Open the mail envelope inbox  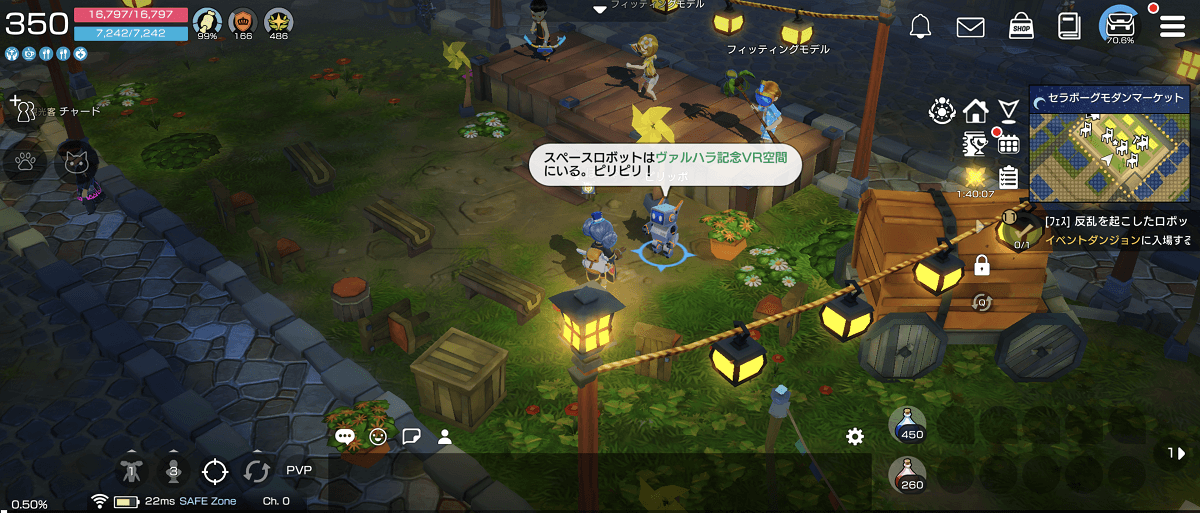(x=970, y=28)
